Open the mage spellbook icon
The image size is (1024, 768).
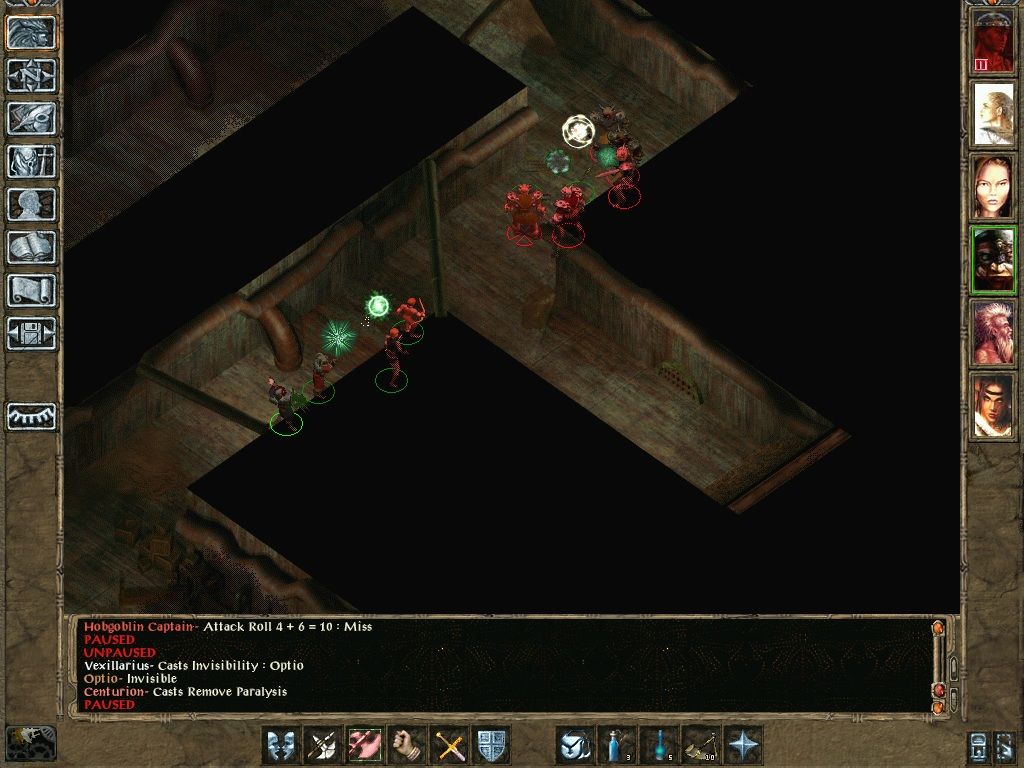point(32,247)
